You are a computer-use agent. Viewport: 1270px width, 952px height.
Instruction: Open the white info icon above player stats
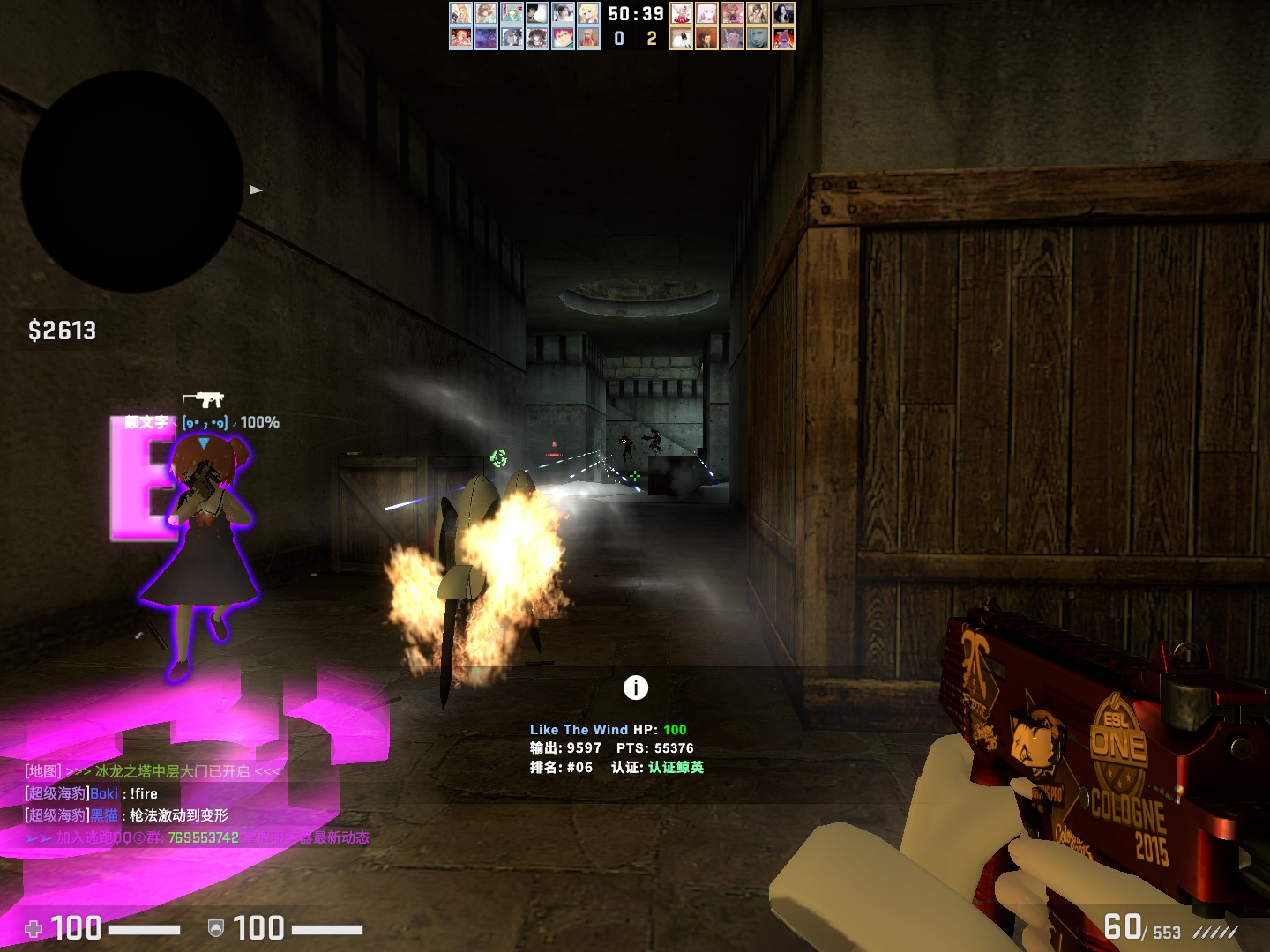click(x=635, y=688)
